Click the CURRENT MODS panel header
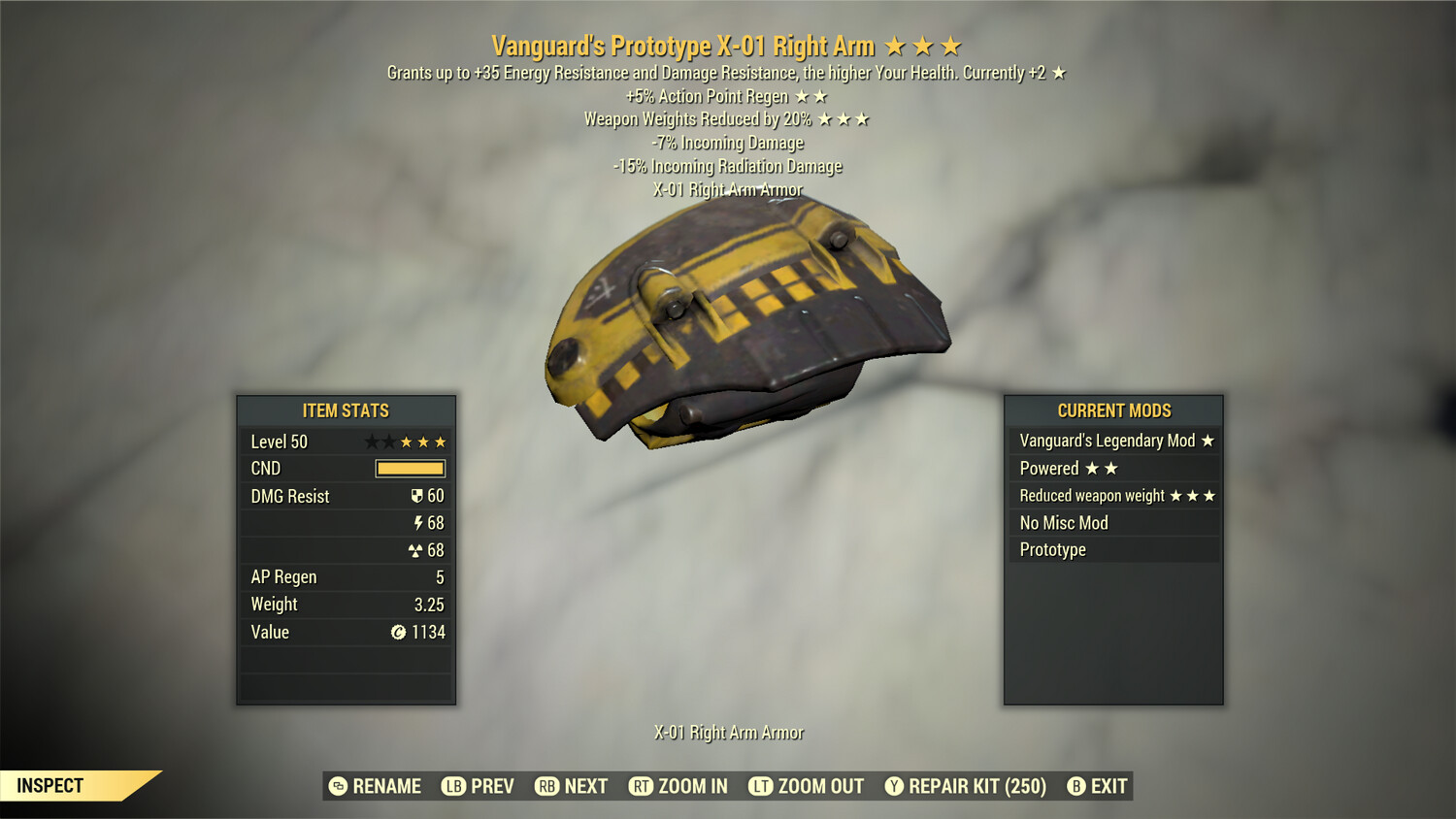Image resolution: width=1456 pixels, height=819 pixels. [x=1113, y=410]
